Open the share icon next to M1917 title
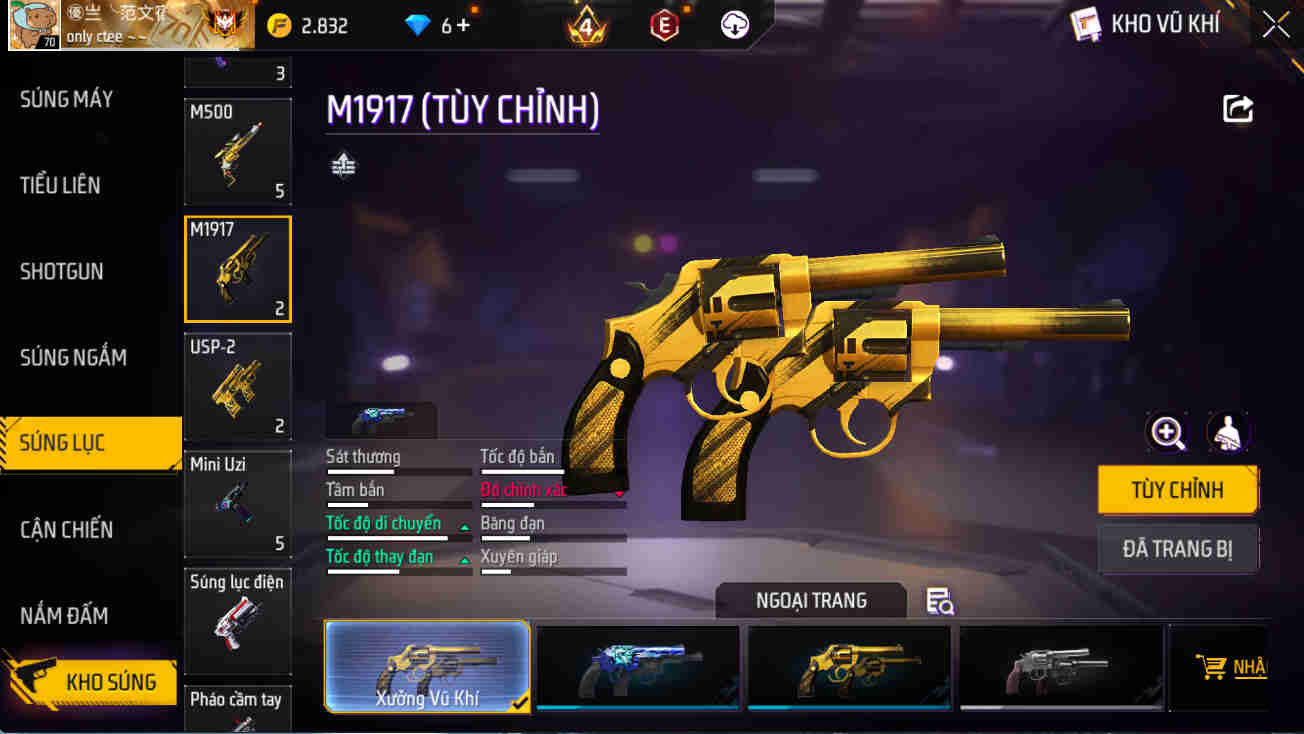Image resolution: width=1304 pixels, height=734 pixels. [x=1238, y=108]
